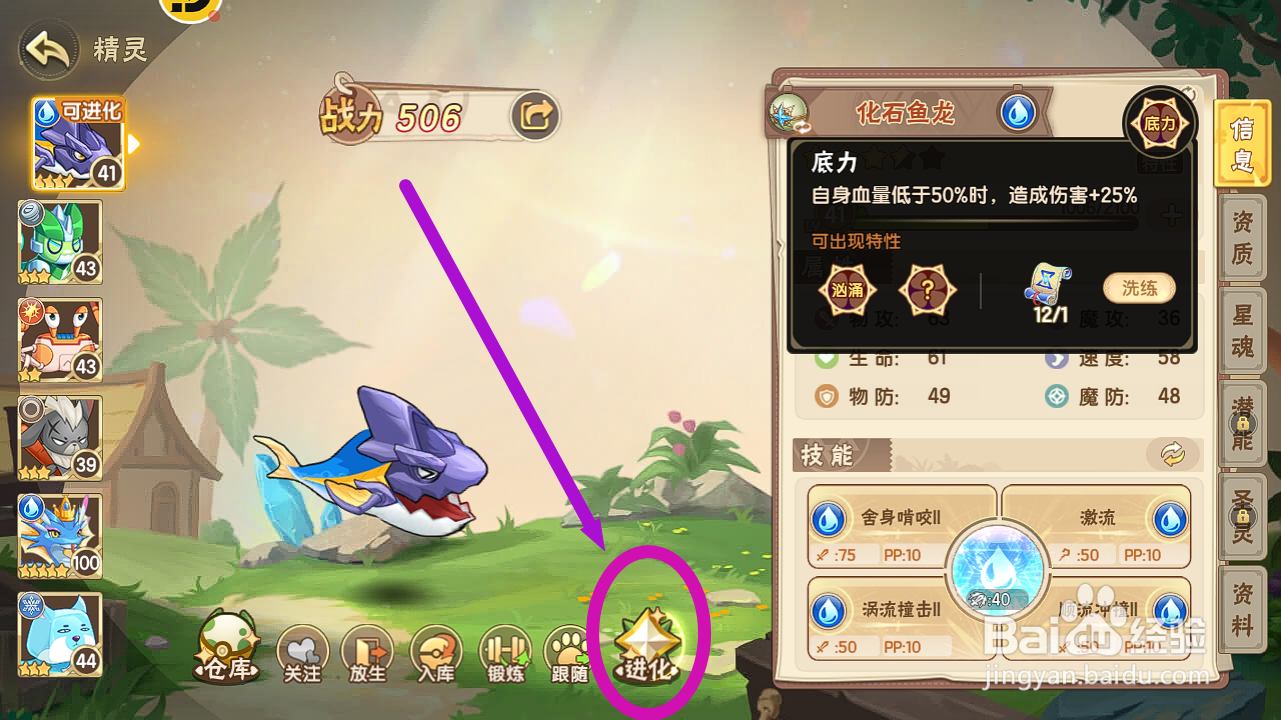Screen dimensions: 1281x720
Task: Click the back arrow next to 精灵
Action: click(x=46, y=48)
